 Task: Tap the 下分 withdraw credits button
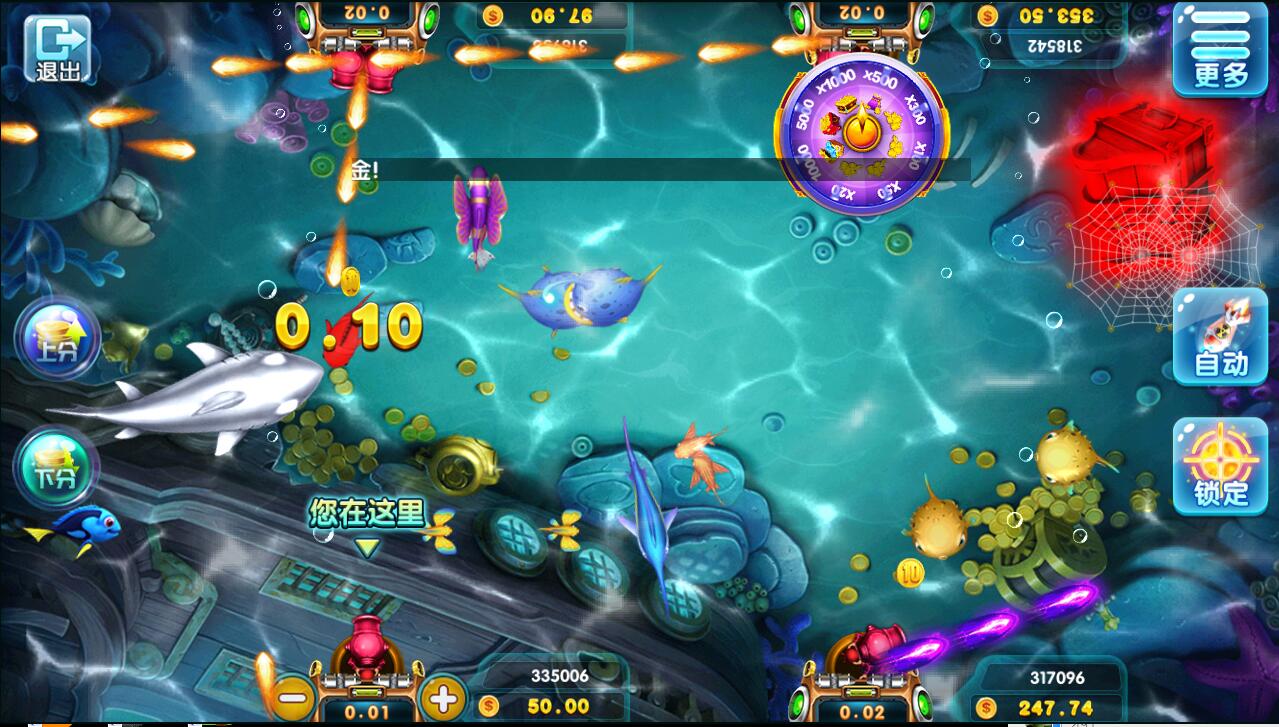tap(56, 466)
